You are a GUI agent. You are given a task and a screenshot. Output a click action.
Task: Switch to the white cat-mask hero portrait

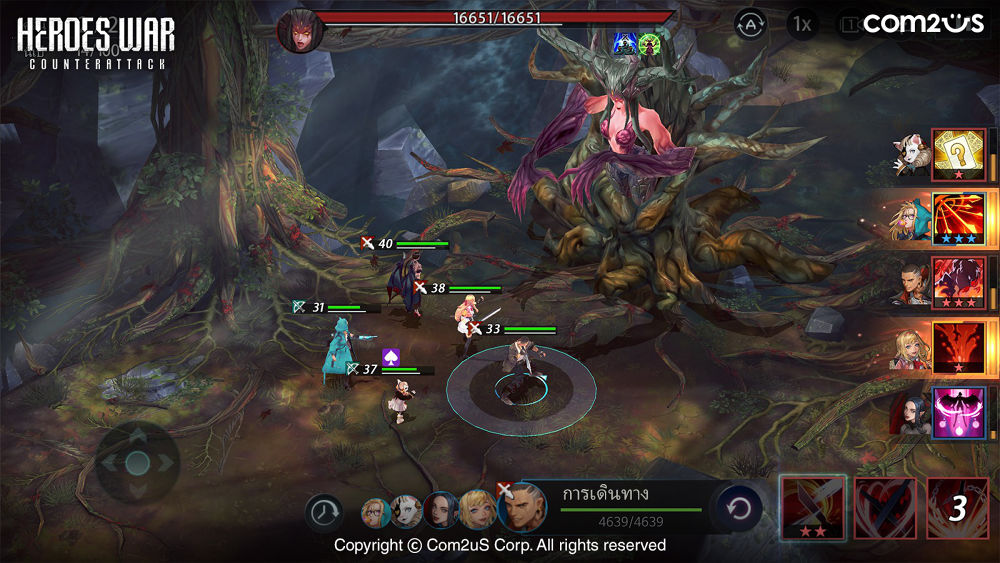click(405, 512)
